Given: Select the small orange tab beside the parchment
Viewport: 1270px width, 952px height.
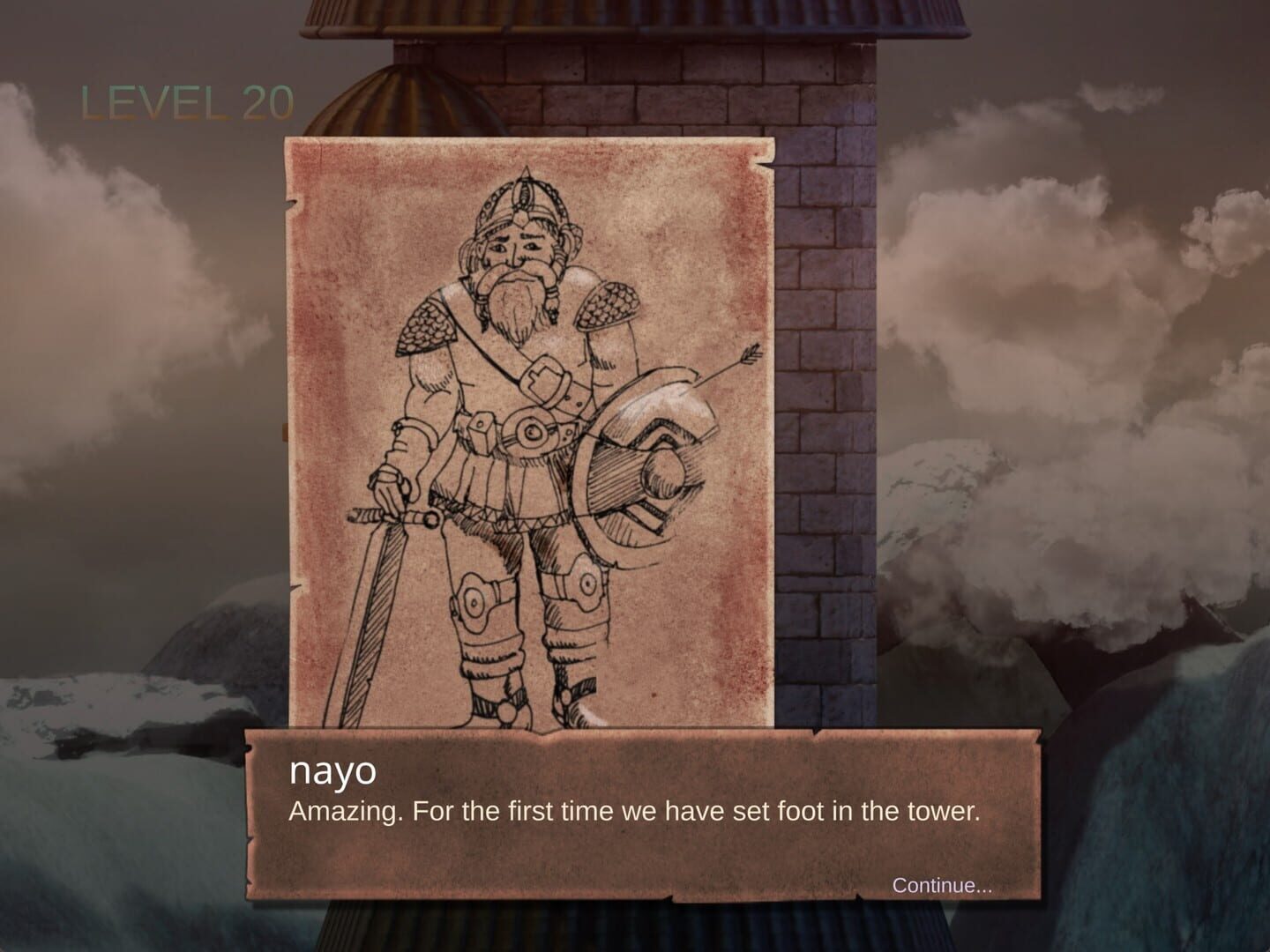Looking at the screenshot, I should pyautogui.click(x=284, y=434).
